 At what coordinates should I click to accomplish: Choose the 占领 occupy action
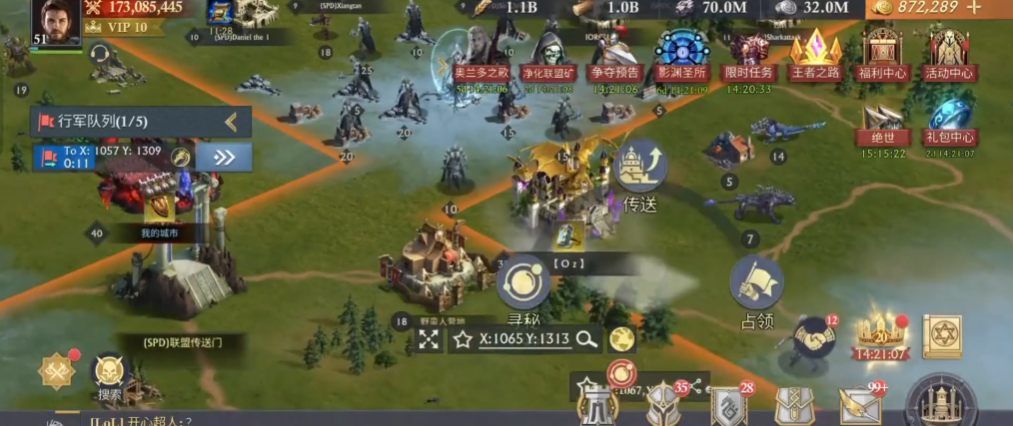[756, 285]
